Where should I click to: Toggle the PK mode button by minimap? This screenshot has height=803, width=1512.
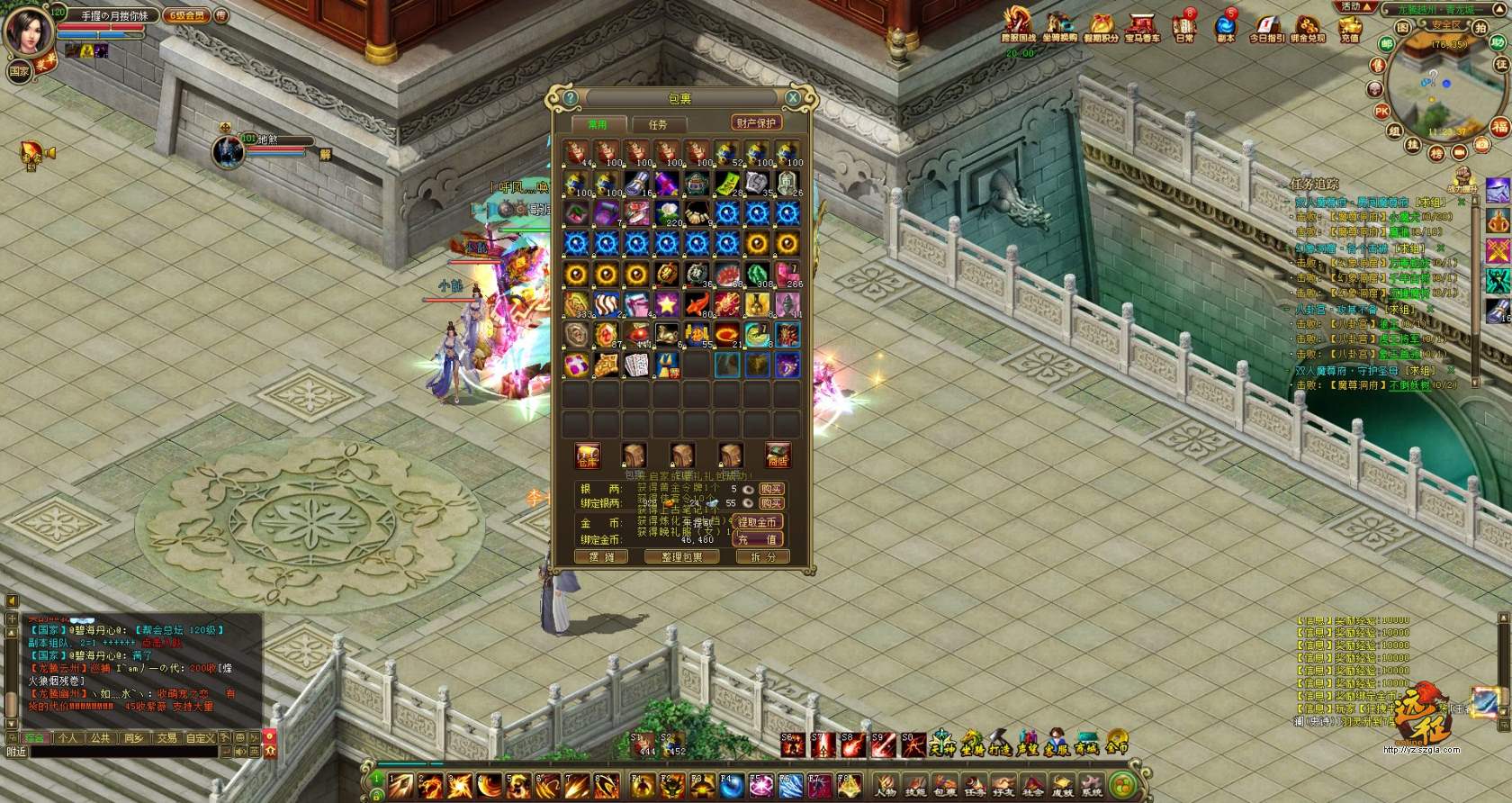coord(1381,112)
